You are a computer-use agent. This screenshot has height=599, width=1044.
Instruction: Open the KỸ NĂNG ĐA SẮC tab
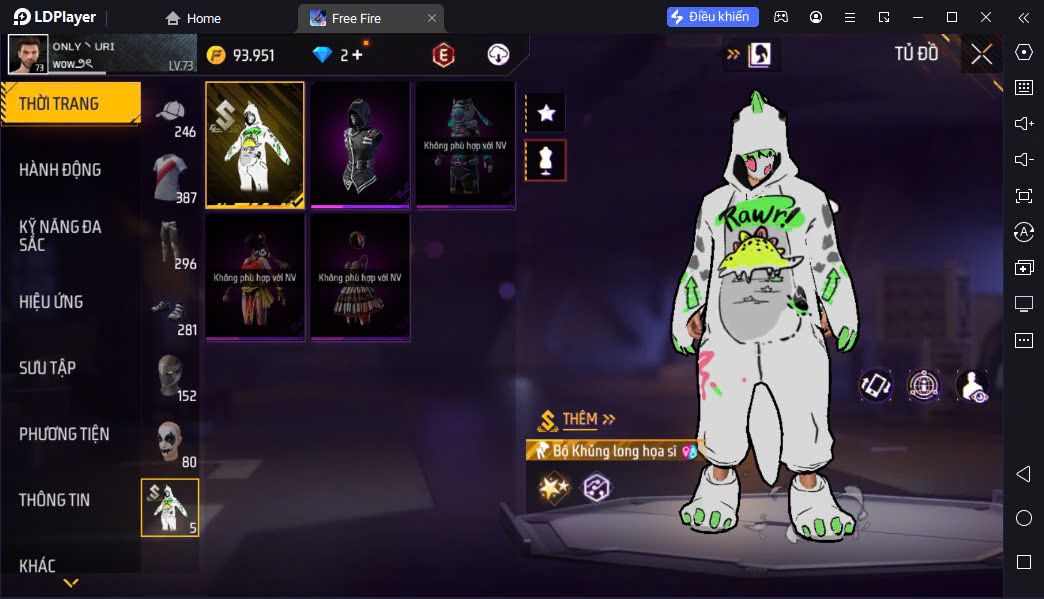click(60, 236)
